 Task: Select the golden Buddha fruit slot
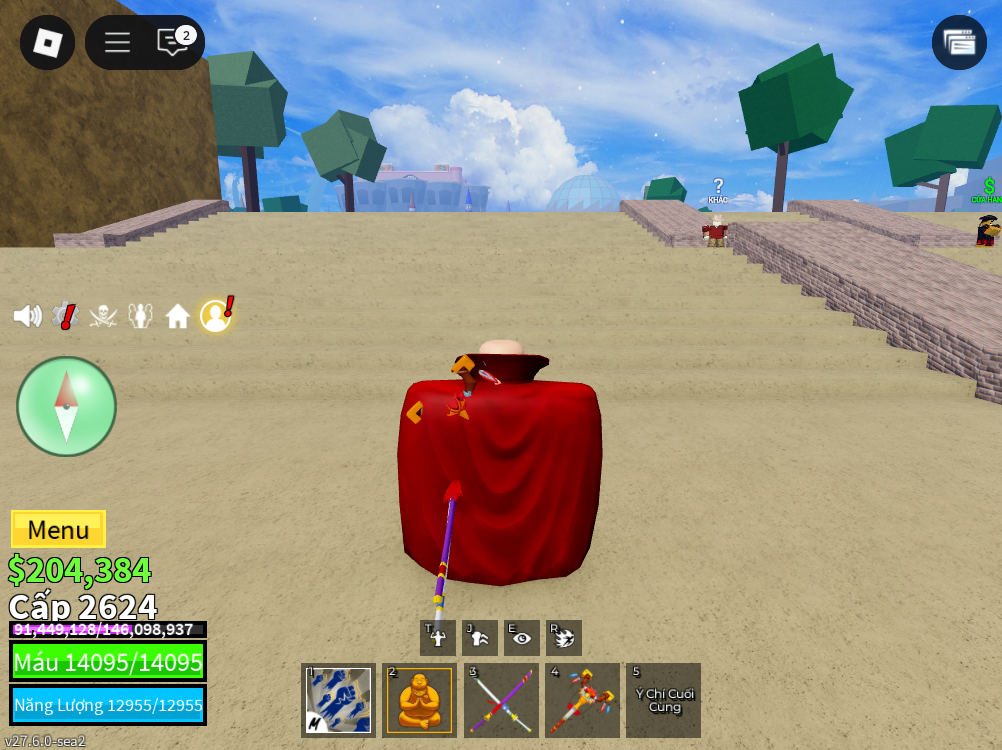[x=420, y=700]
